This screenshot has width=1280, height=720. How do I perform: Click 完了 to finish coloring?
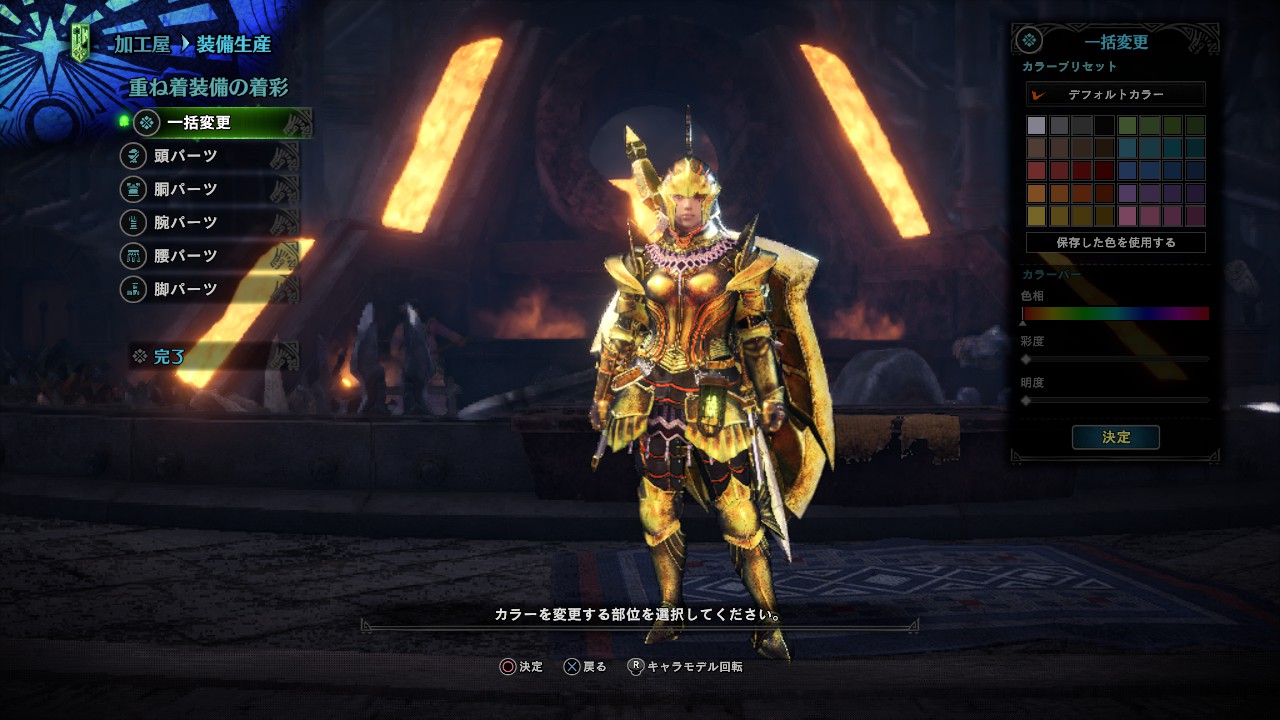tap(169, 356)
